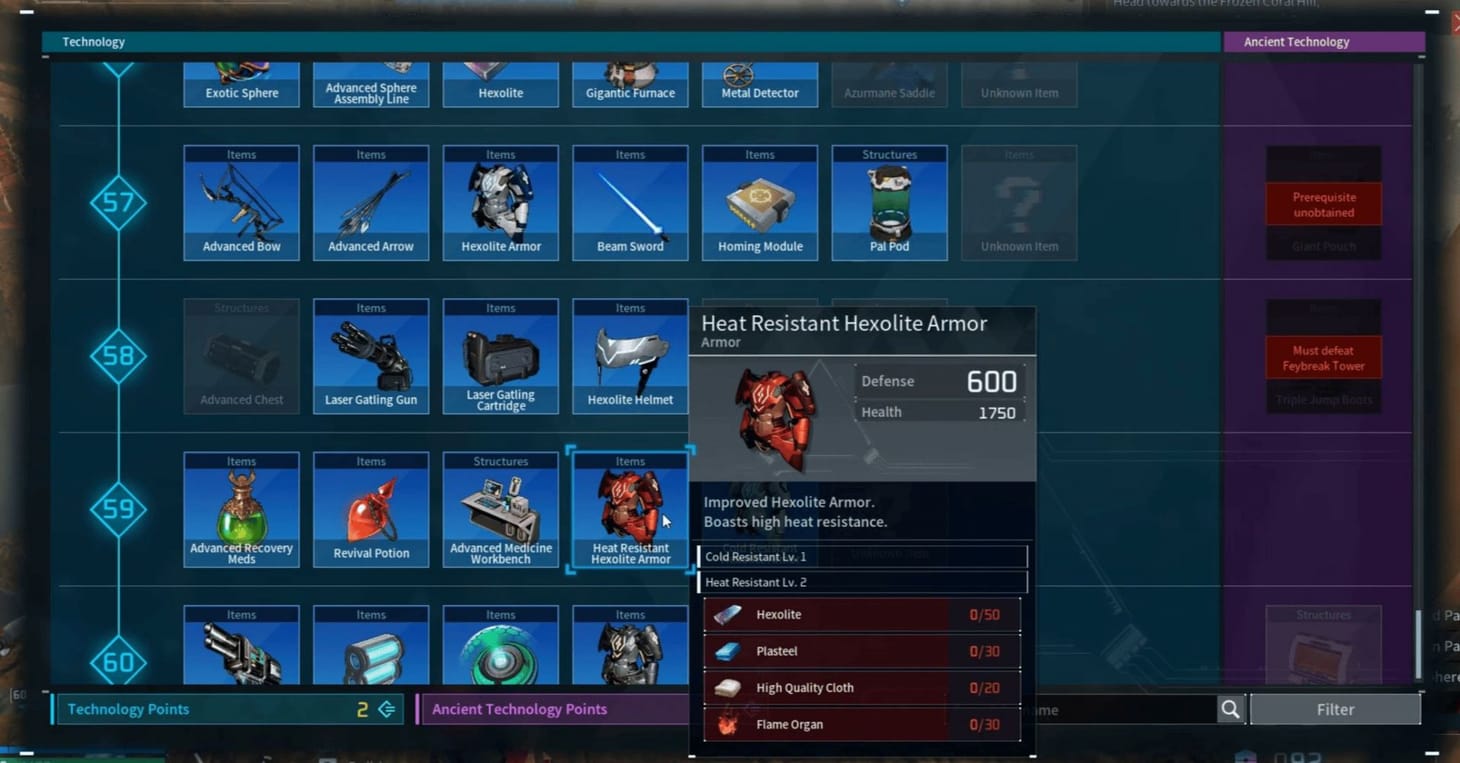Image resolution: width=1460 pixels, height=763 pixels.
Task: Select the Beam Sword technology icon
Action: pos(630,200)
